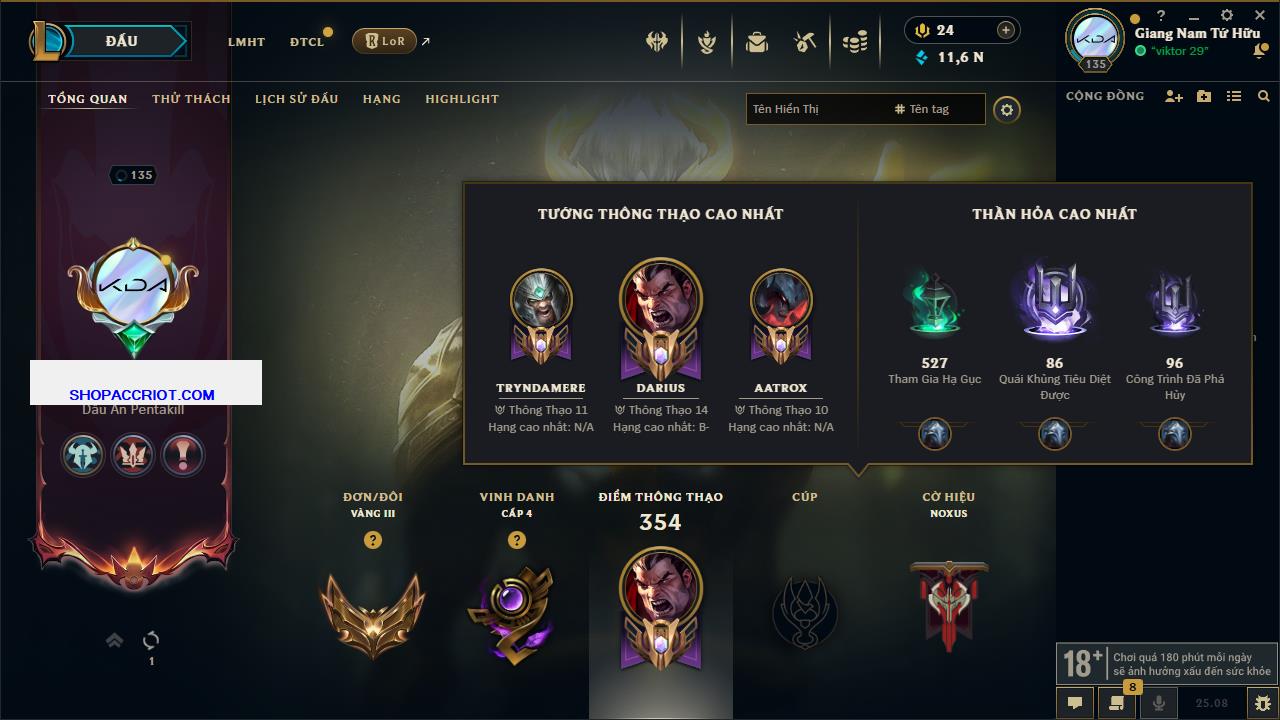Open profile settings gear beside search field
The height and width of the screenshot is (720, 1280).
(x=1007, y=109)
